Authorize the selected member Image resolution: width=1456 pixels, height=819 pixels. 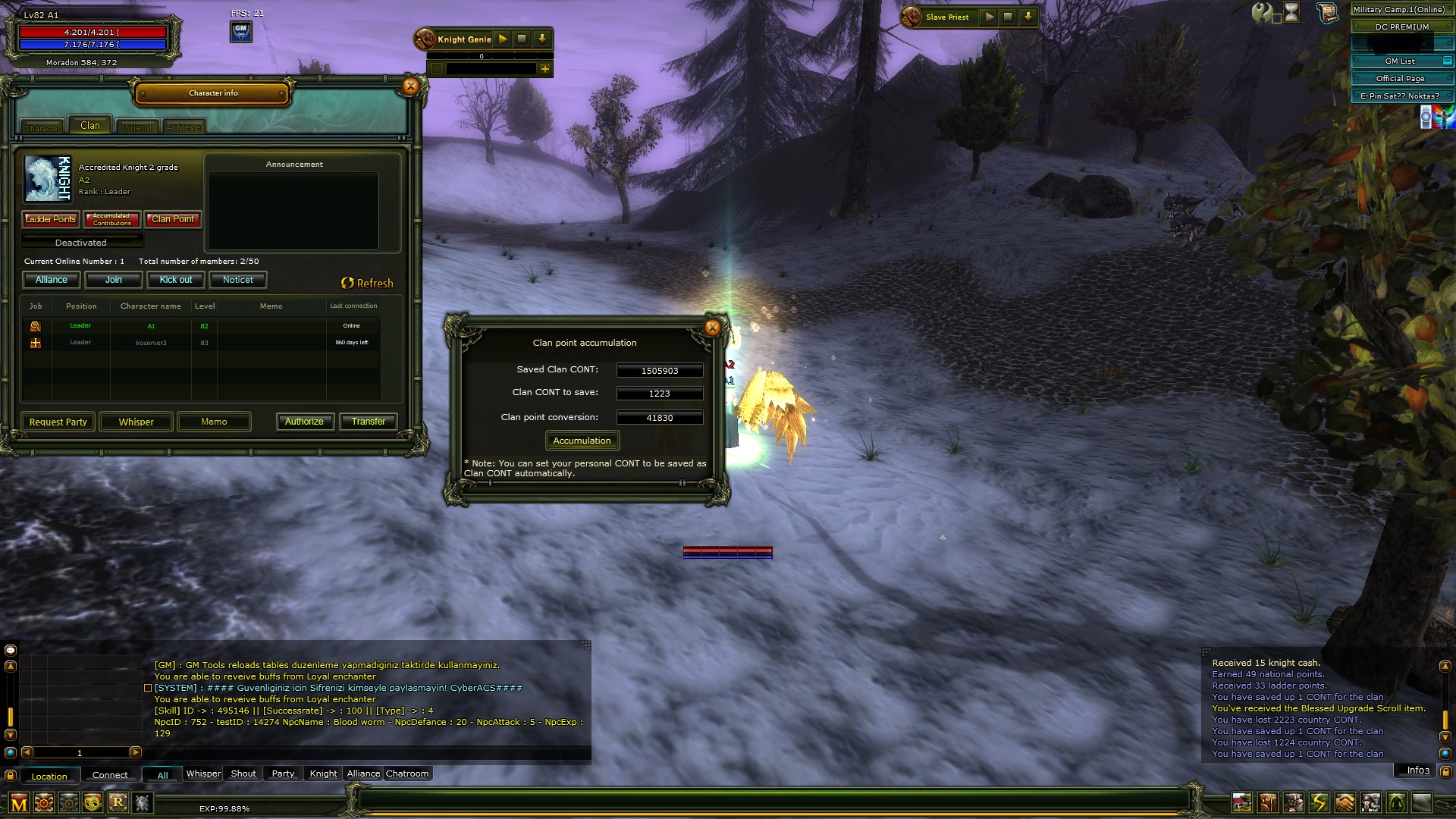coord(304,422)
